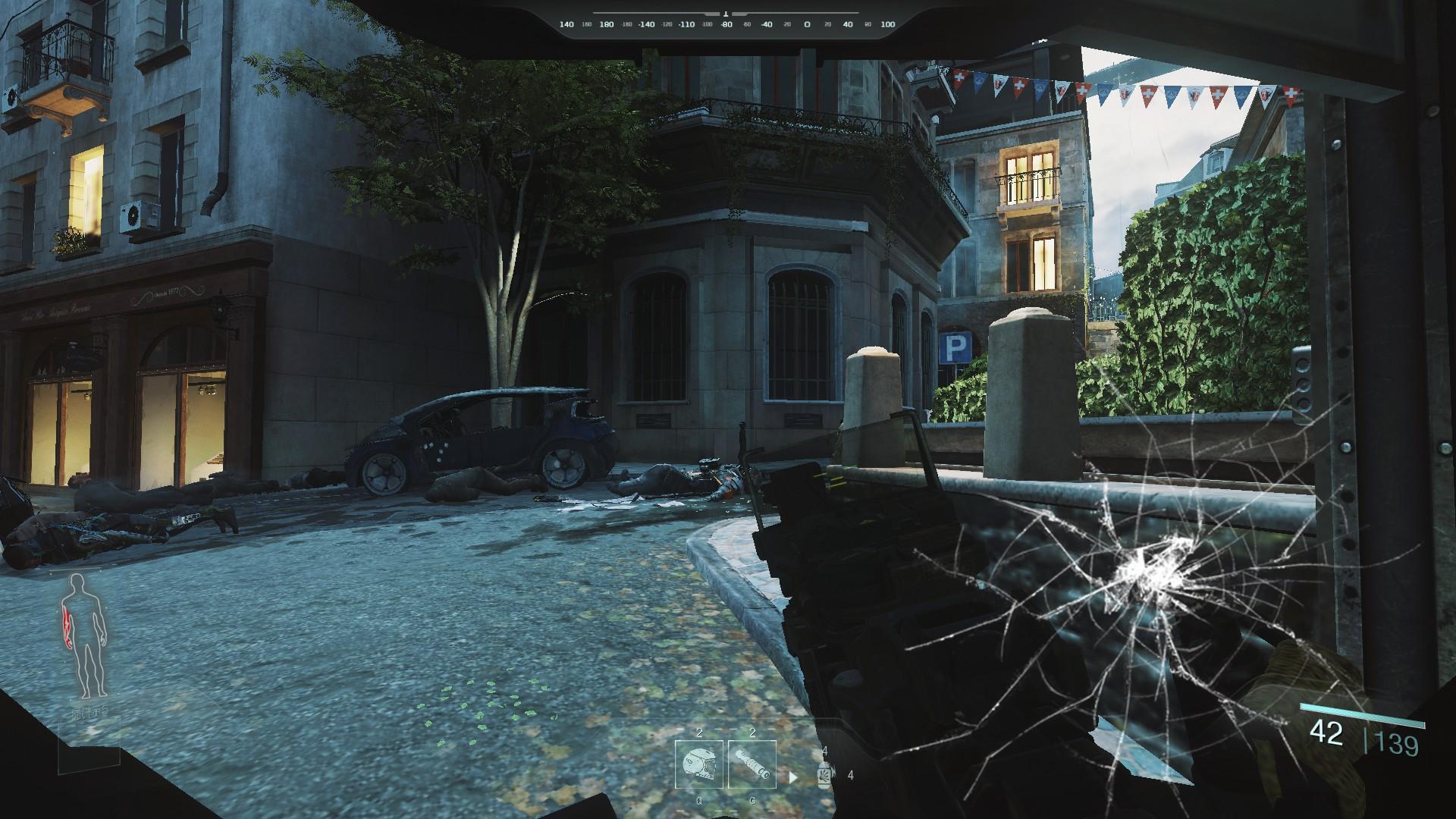Select the cylindrical device gadget slot
1456x819 pixels.
[752, 766]
